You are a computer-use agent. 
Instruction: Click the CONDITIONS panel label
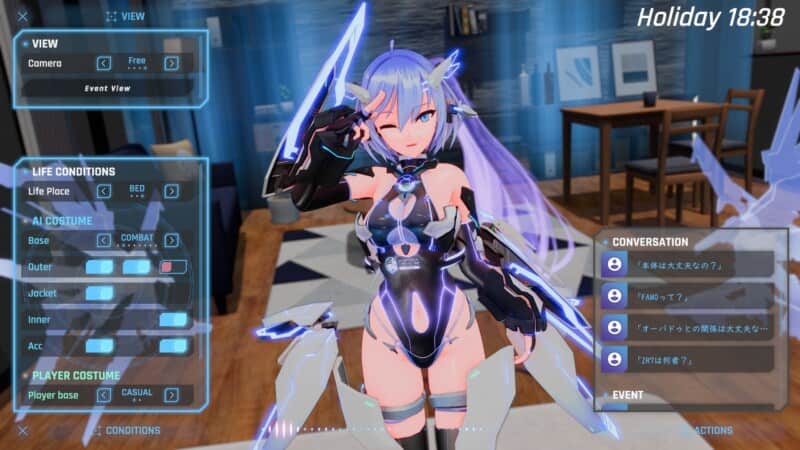(x=132, y=431)
